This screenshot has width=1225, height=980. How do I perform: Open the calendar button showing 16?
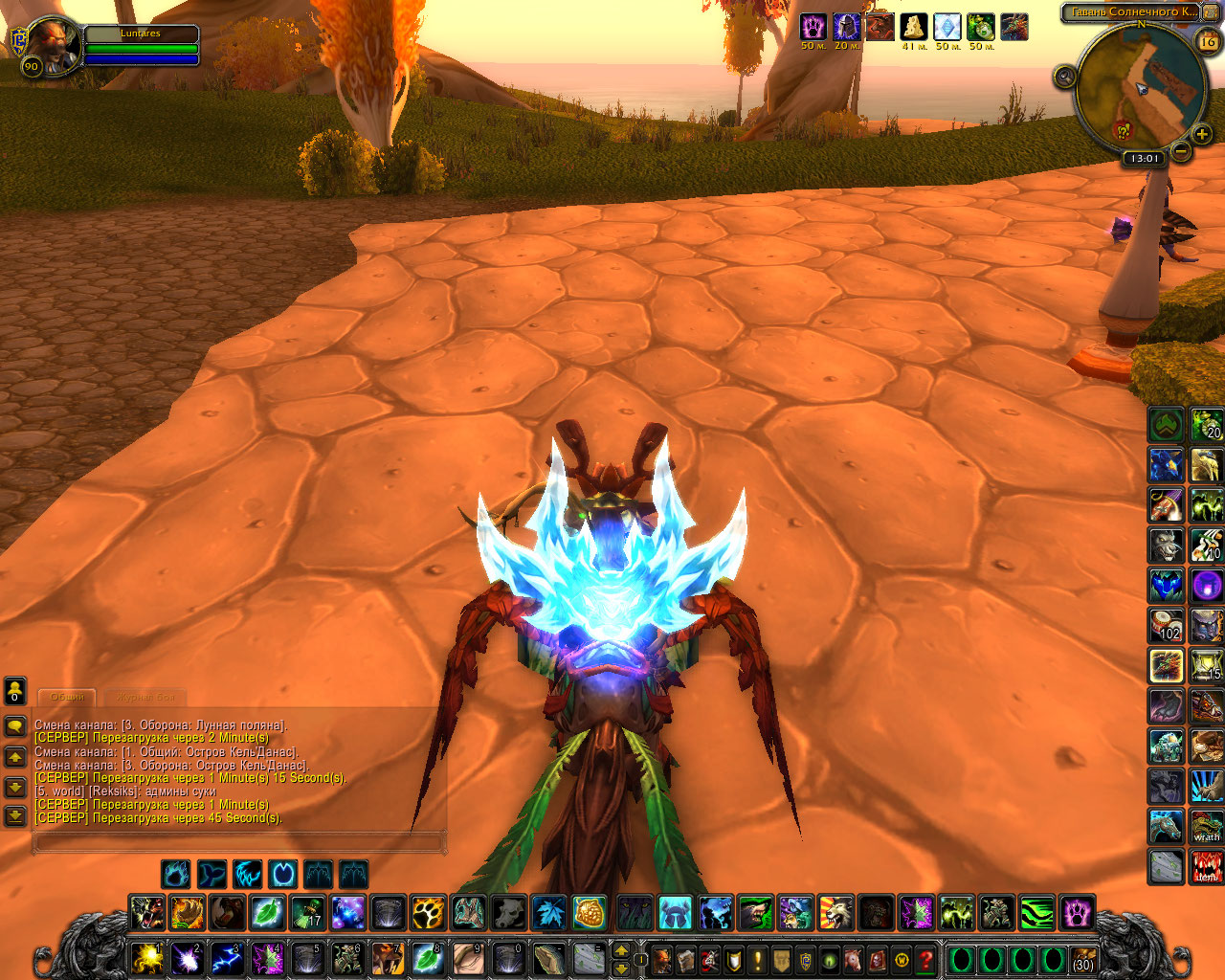coord(1208,41)
